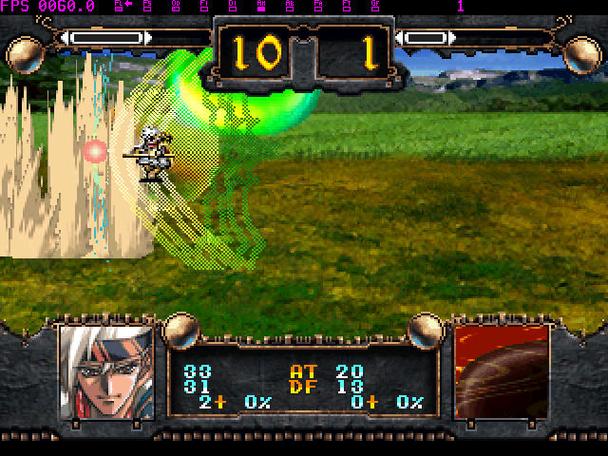
Task: Select the enemy portrait with red background
Action: click(x=501, y=372)
